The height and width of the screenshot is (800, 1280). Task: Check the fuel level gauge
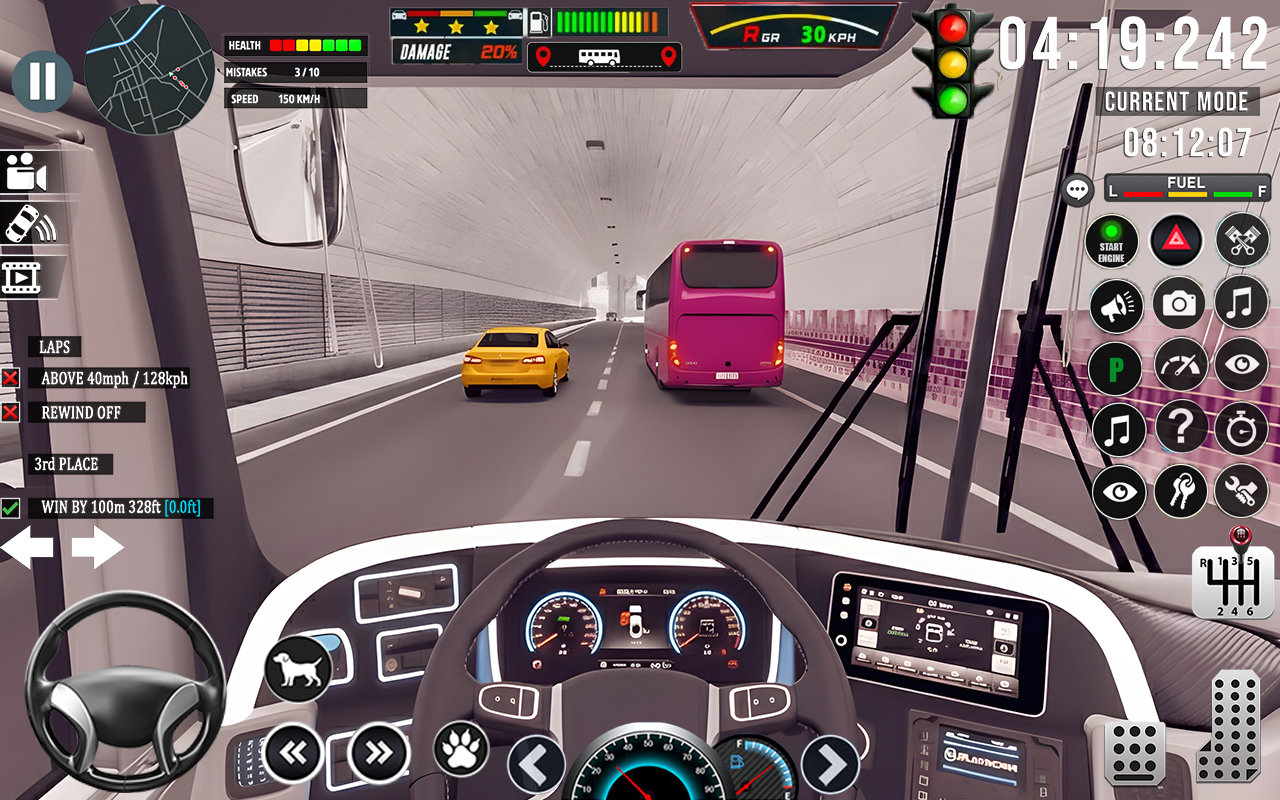[x=1186, y=188]
